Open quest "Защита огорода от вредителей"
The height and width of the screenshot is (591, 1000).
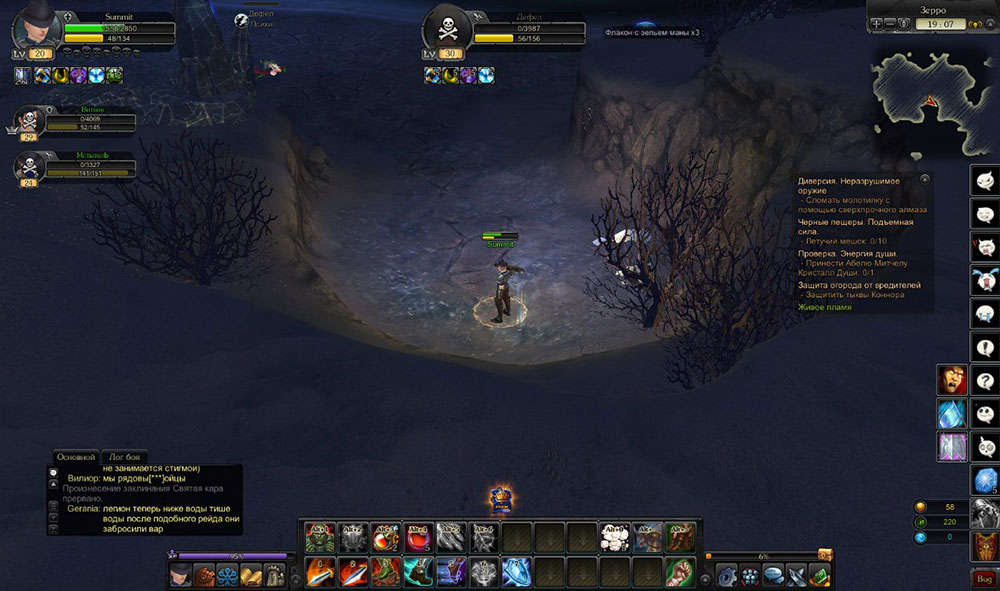click(x=859, y=285)
